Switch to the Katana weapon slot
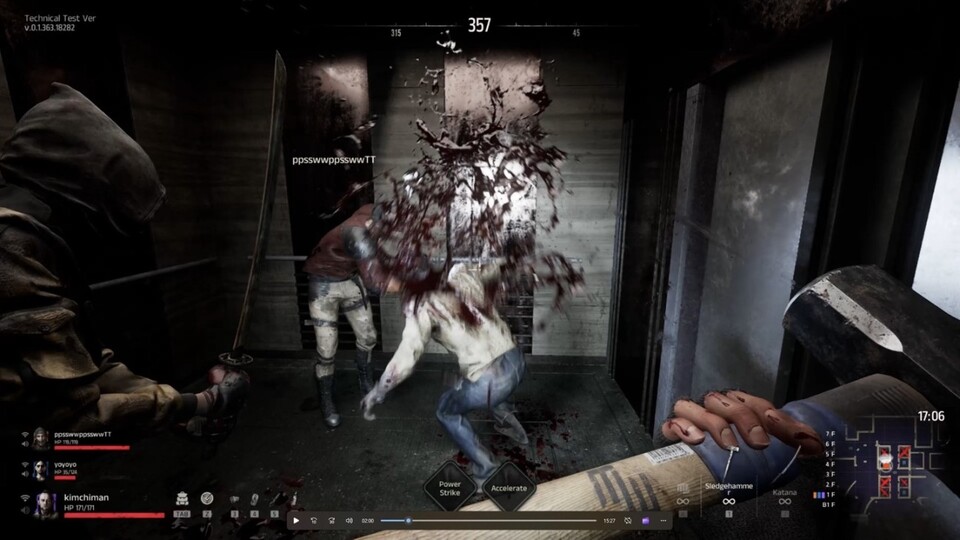960x540 pixels. point(785,498)
